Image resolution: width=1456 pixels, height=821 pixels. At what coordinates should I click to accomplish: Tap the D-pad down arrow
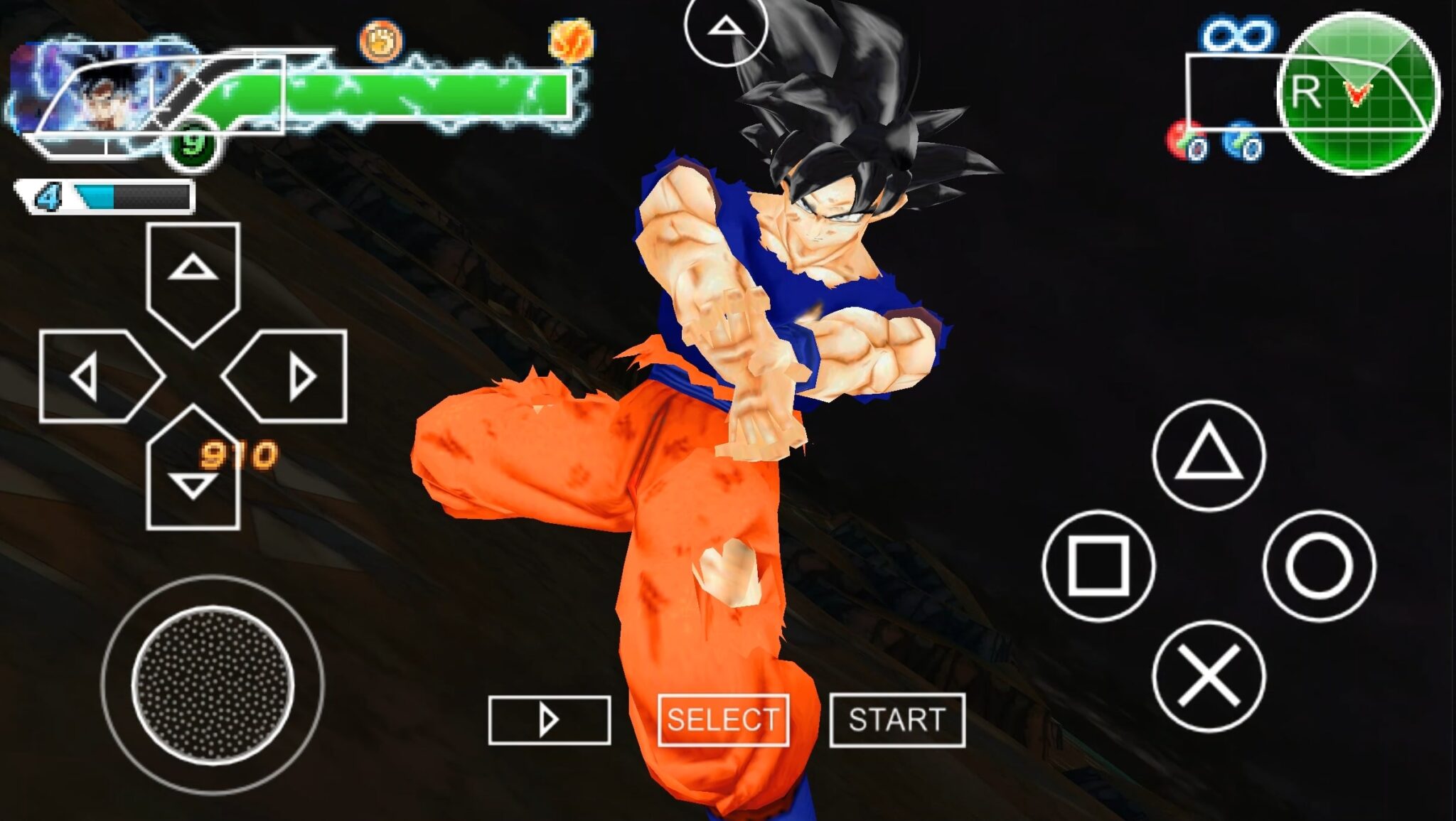tap(193, 480)
